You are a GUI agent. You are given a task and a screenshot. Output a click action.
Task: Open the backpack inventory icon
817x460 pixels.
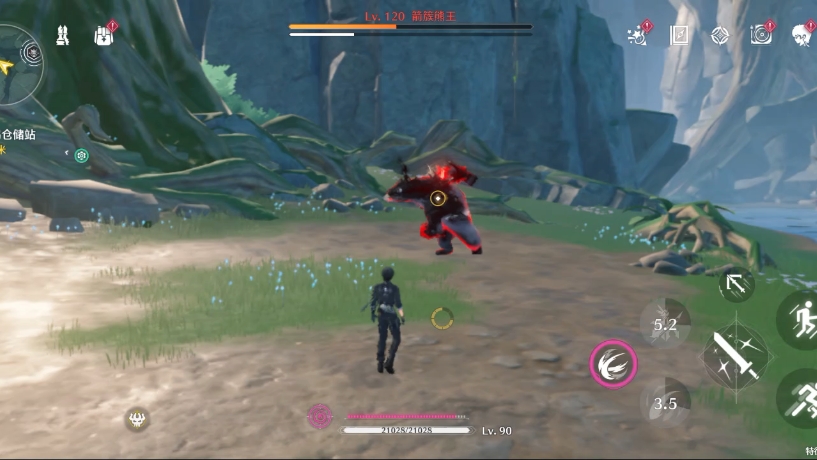pyautogui.click(x=103, y=36)
